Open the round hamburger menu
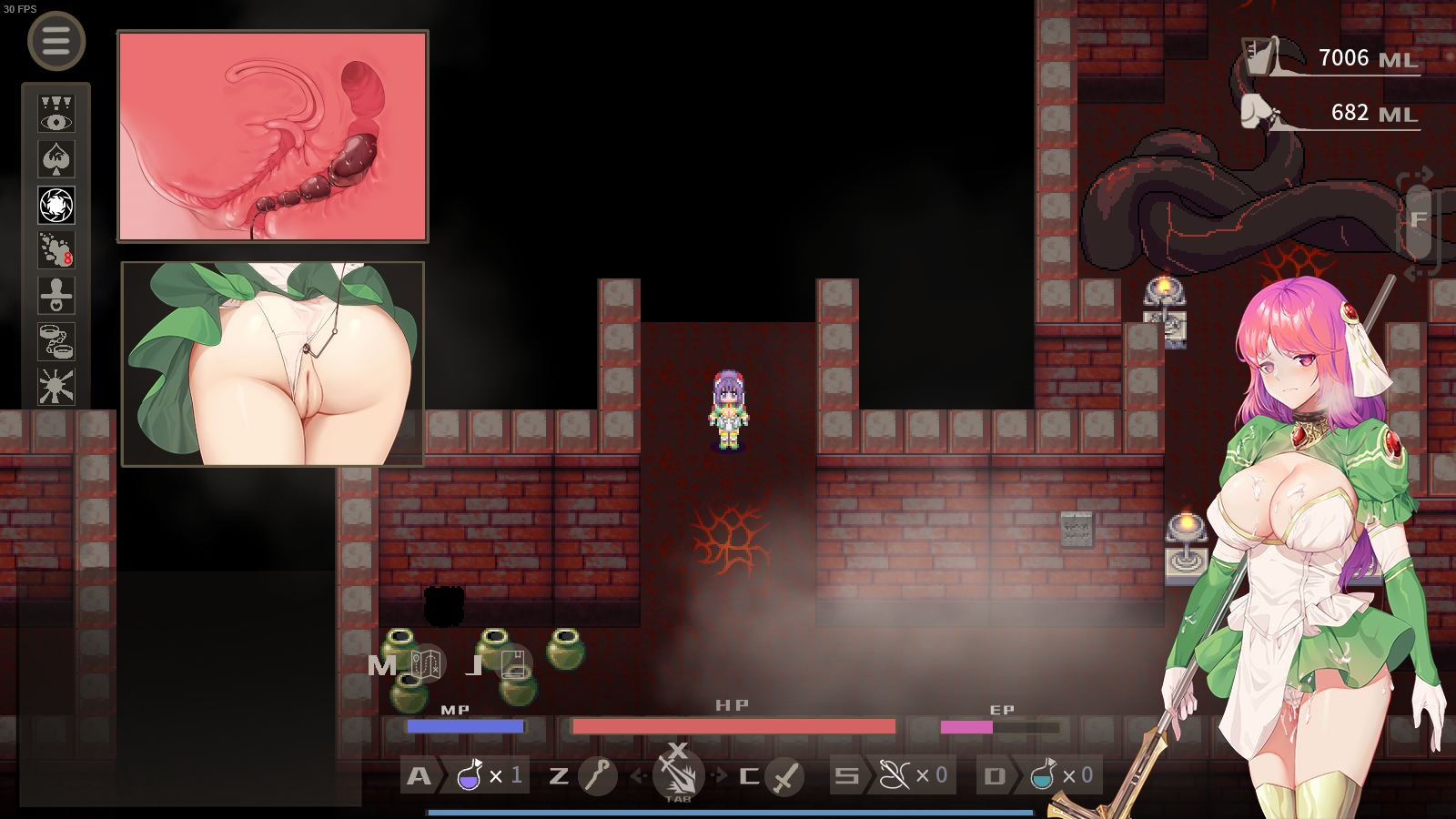 pos(56,41)
